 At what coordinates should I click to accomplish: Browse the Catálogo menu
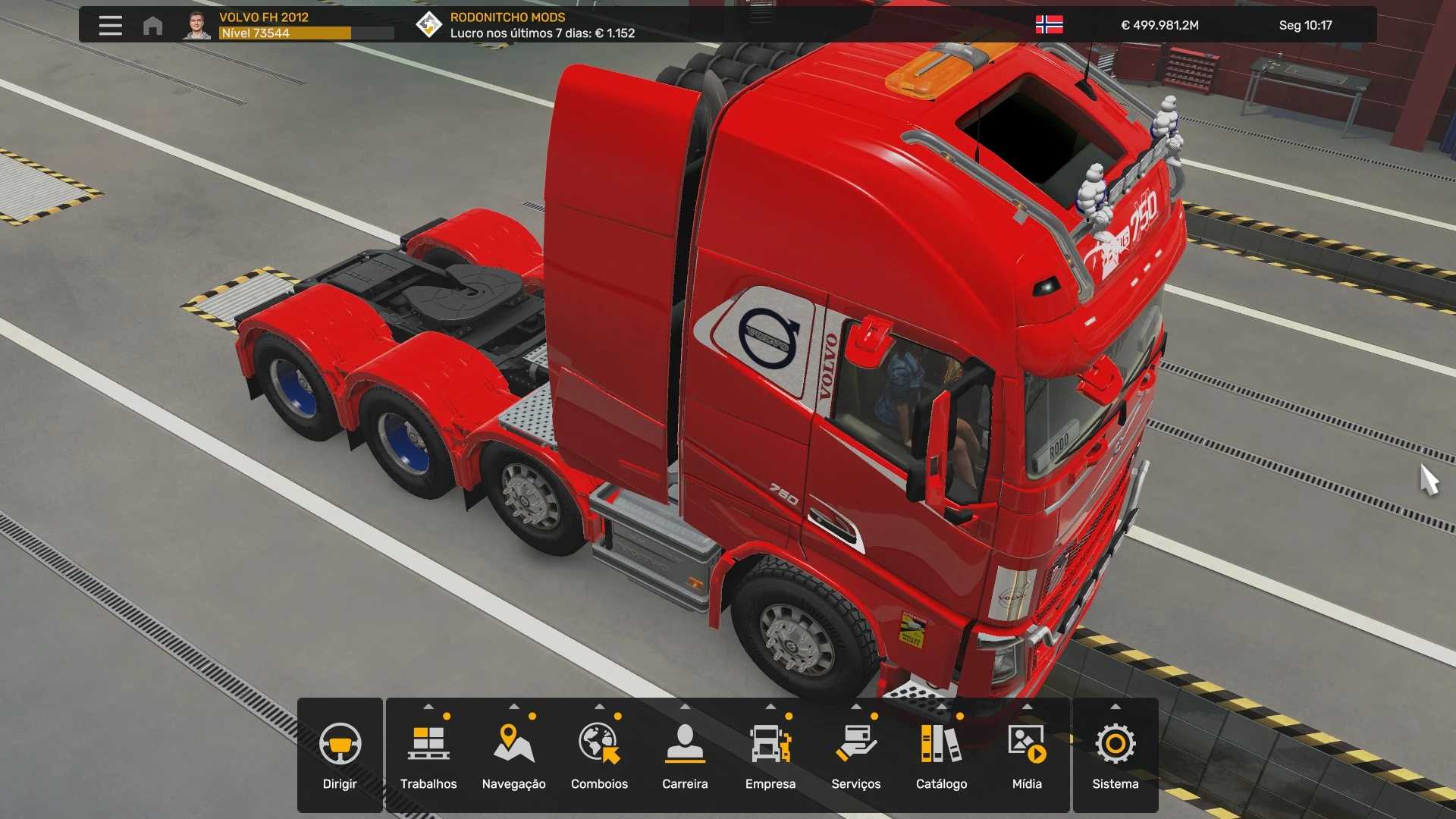click(x=941, y=755)
